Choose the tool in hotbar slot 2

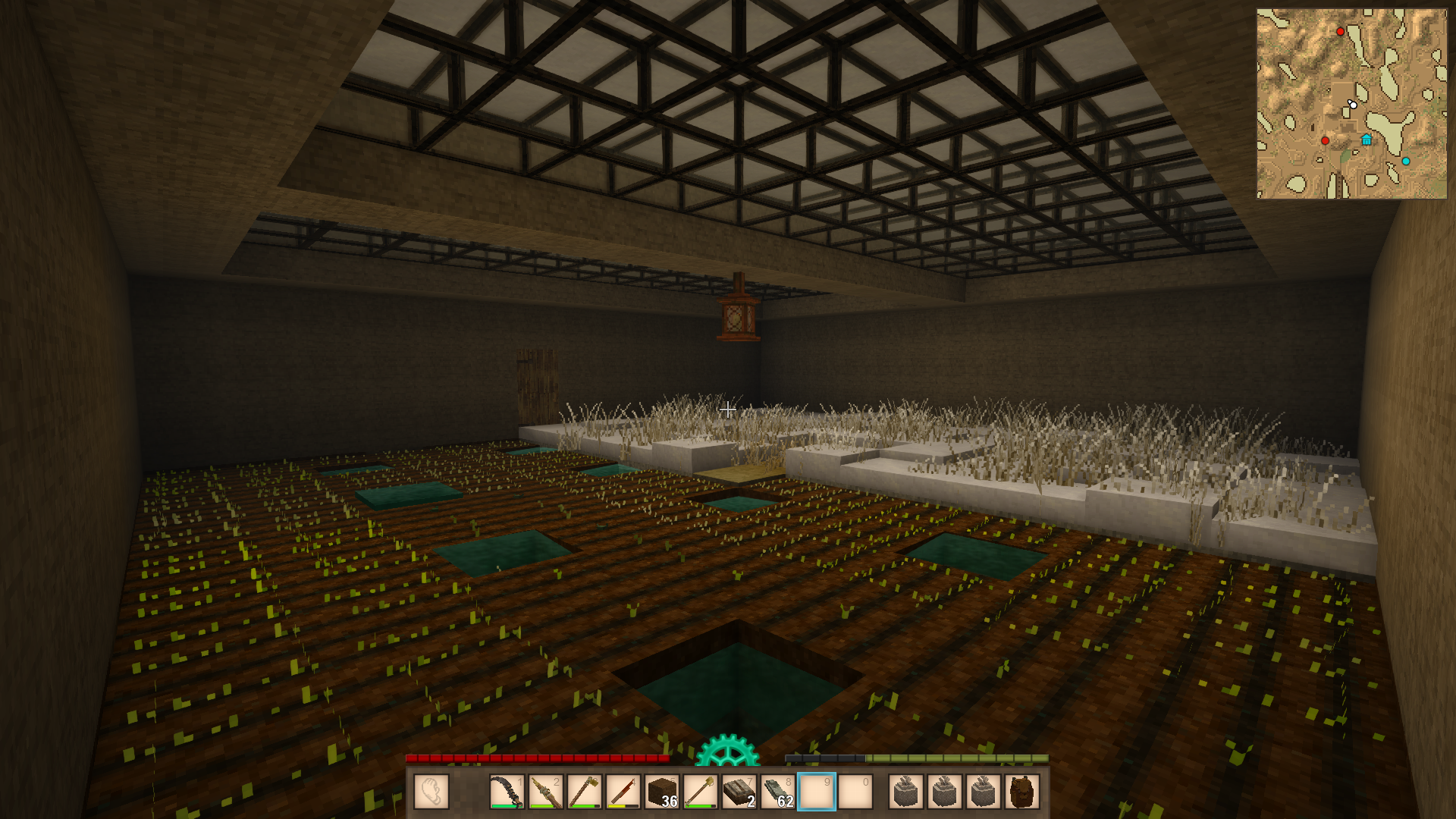click(545, 792)
